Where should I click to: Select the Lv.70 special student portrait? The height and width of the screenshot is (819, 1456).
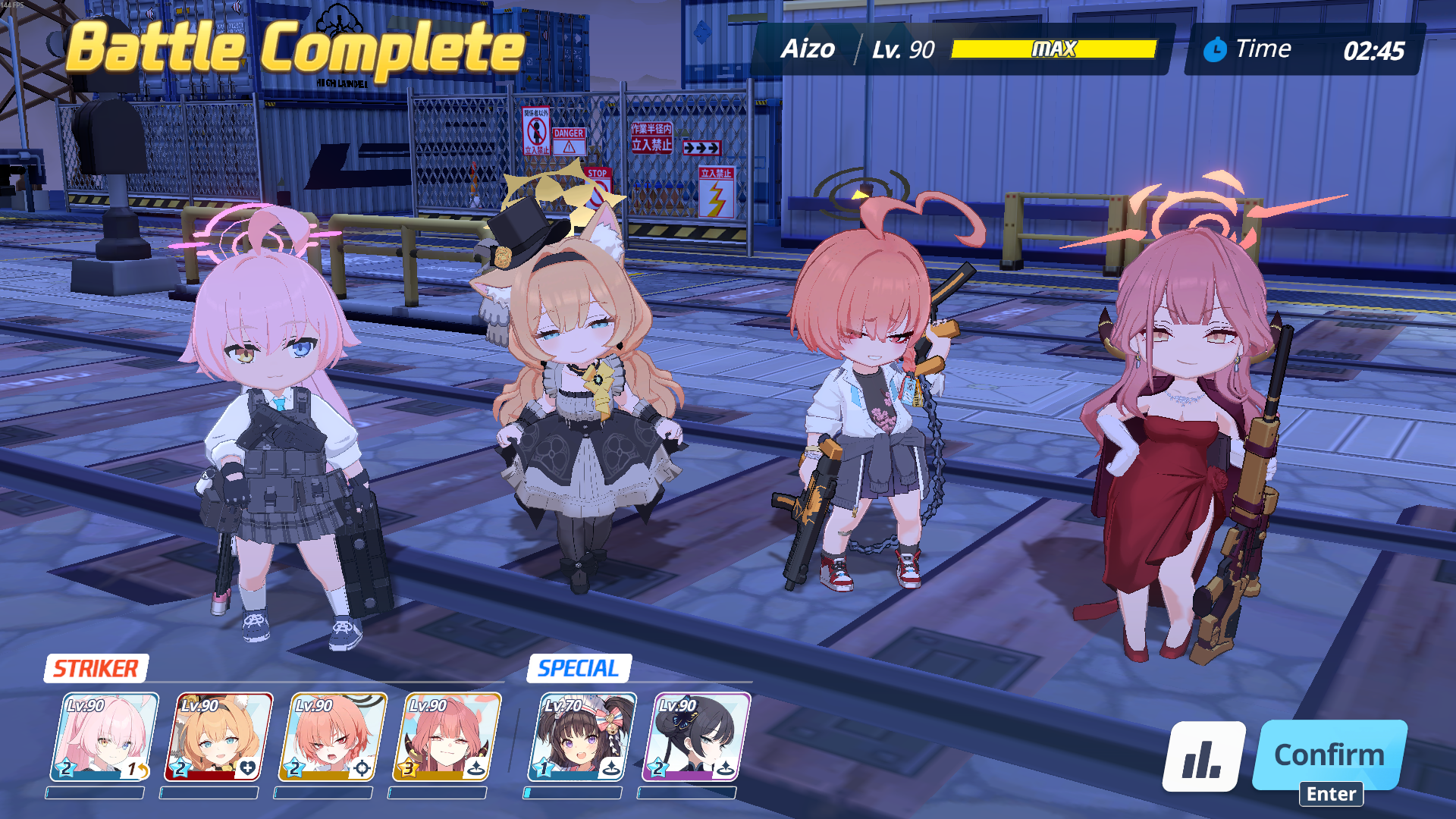coord(582,736)
